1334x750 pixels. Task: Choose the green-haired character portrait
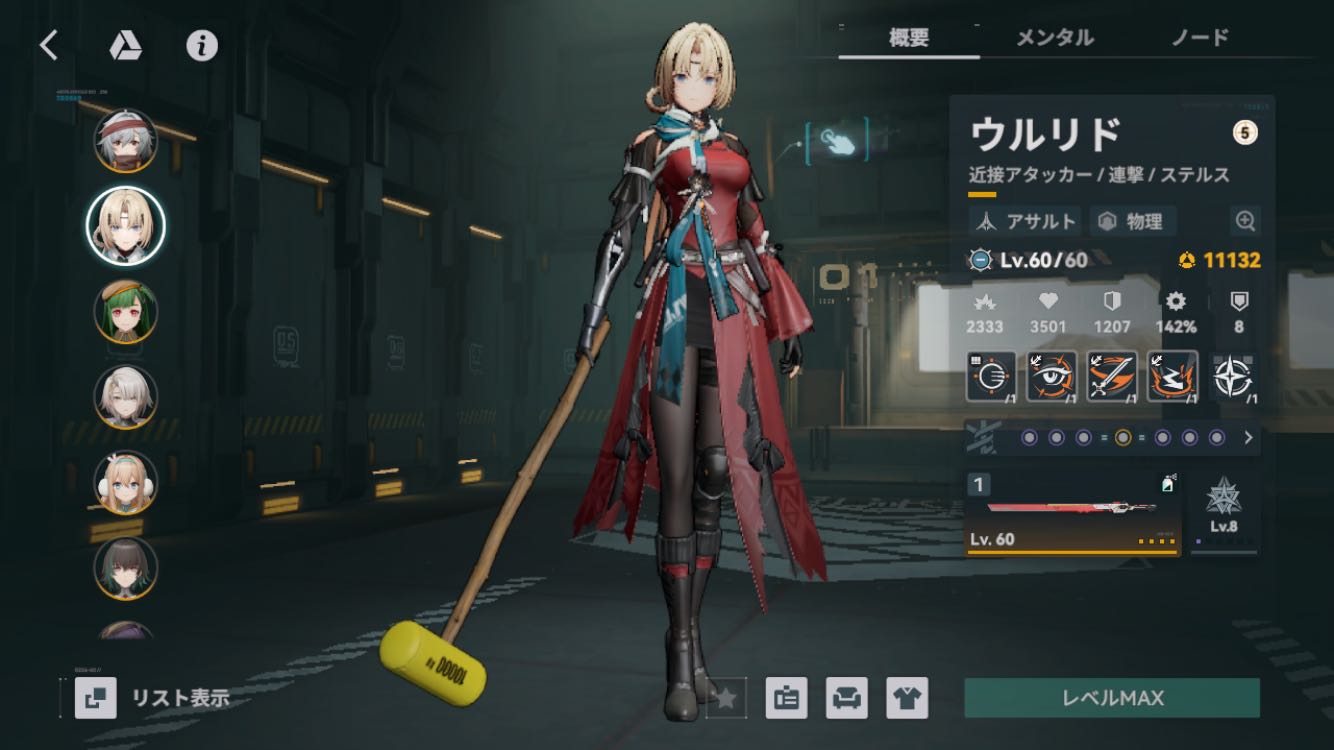coord(126,311)
